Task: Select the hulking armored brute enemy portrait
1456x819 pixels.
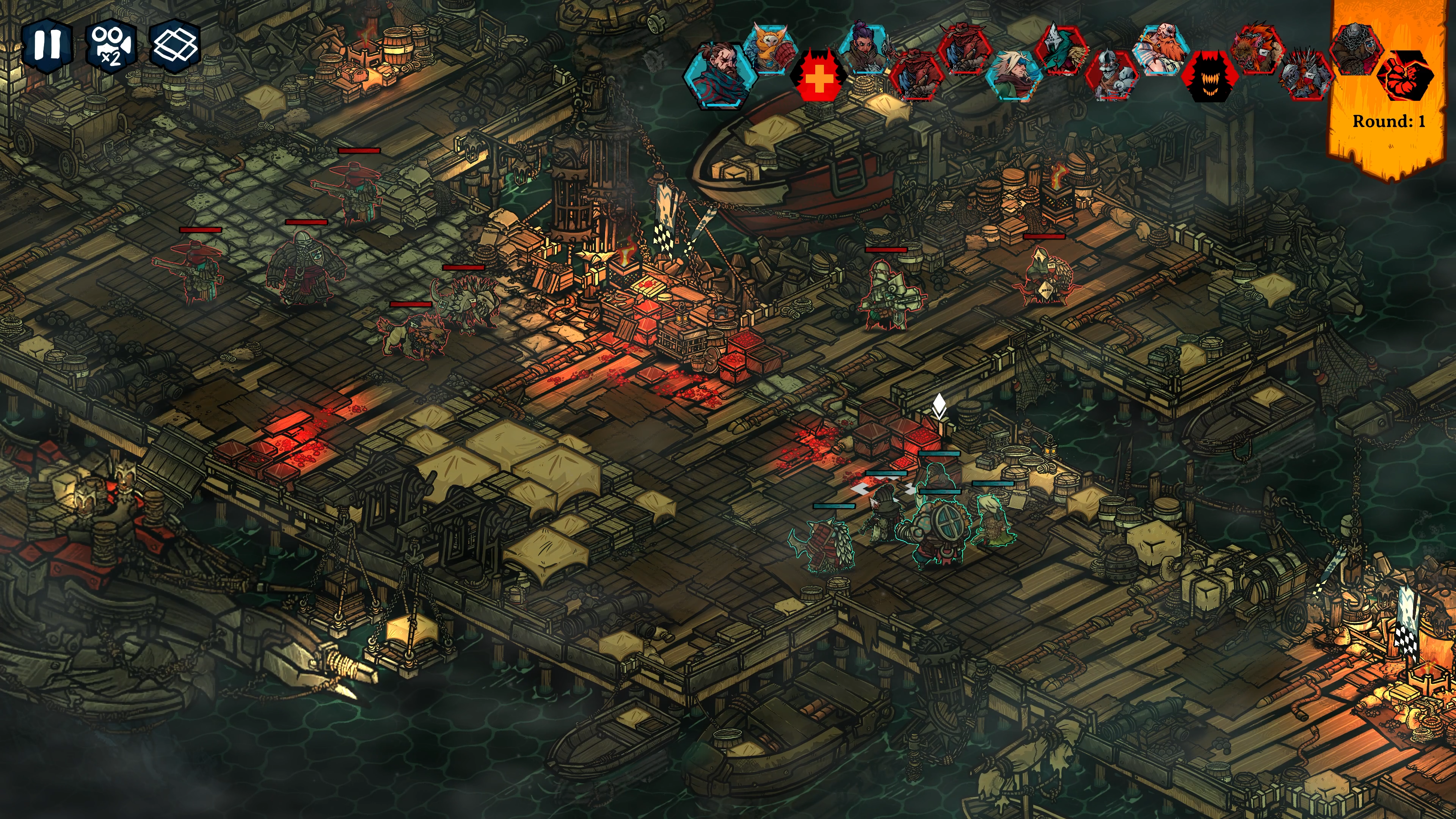Action: click(1356, 50)
